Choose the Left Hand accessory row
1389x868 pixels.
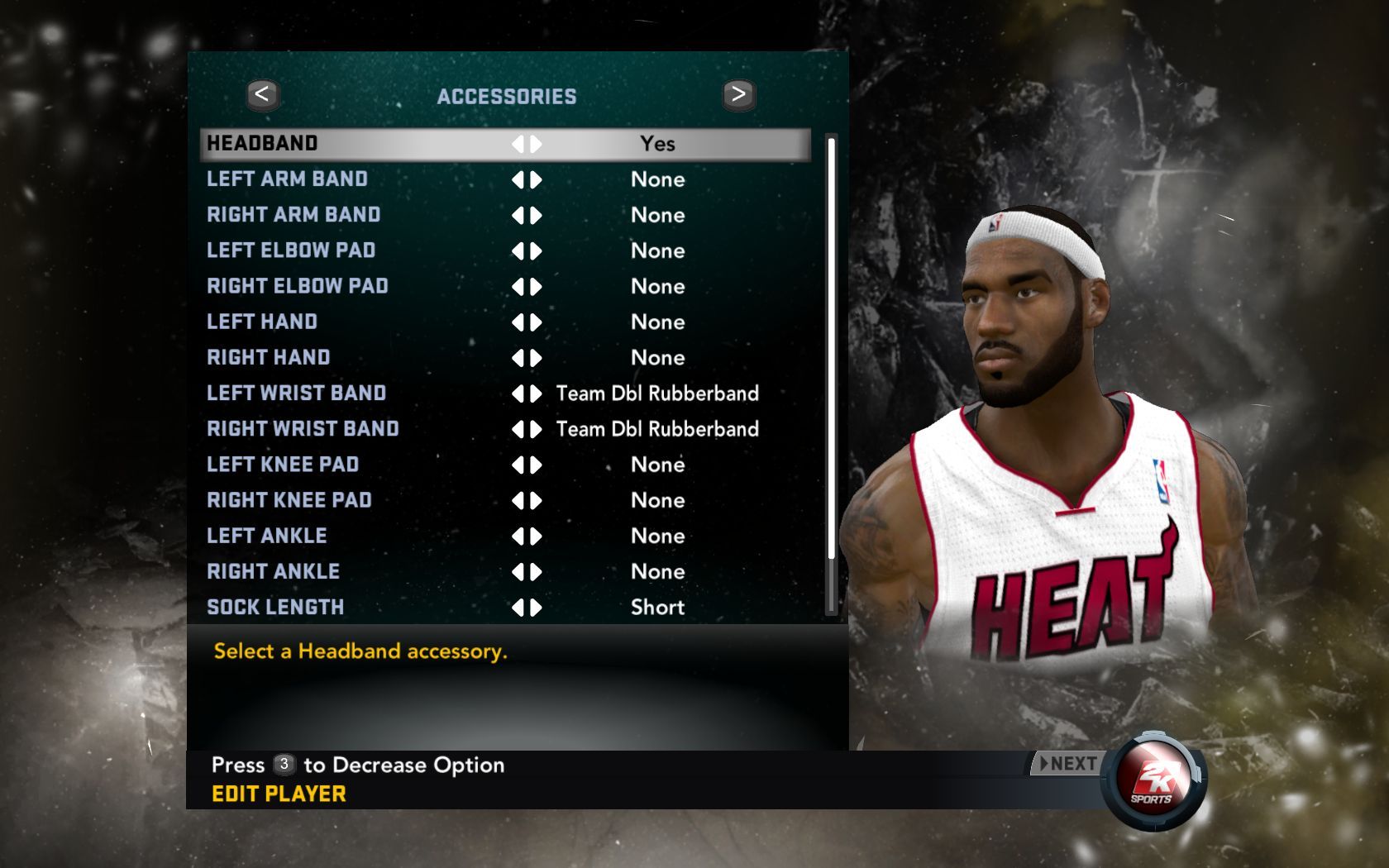tap(262, 322)
